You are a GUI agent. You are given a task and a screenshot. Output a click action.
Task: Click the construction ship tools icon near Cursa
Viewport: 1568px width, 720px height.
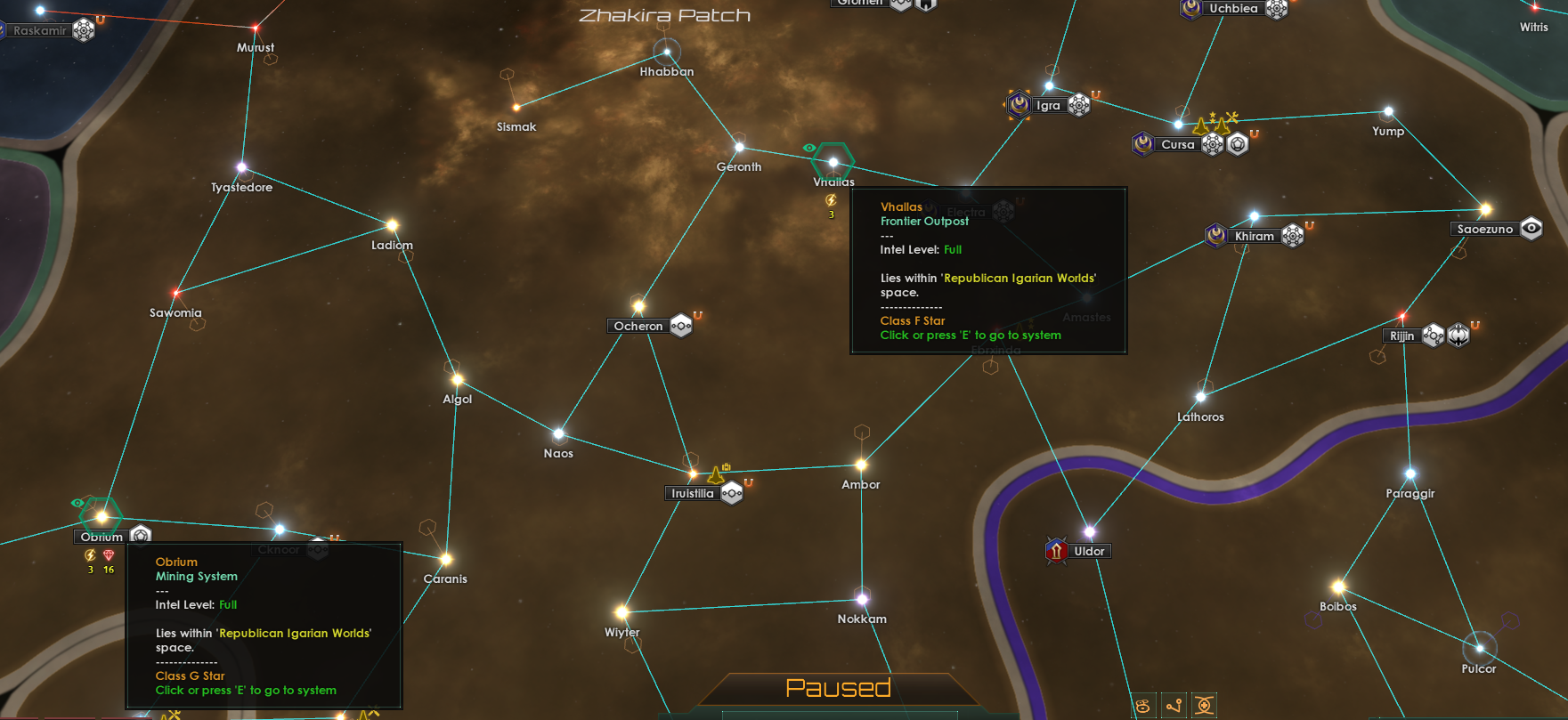click(x=1233, y=118)
